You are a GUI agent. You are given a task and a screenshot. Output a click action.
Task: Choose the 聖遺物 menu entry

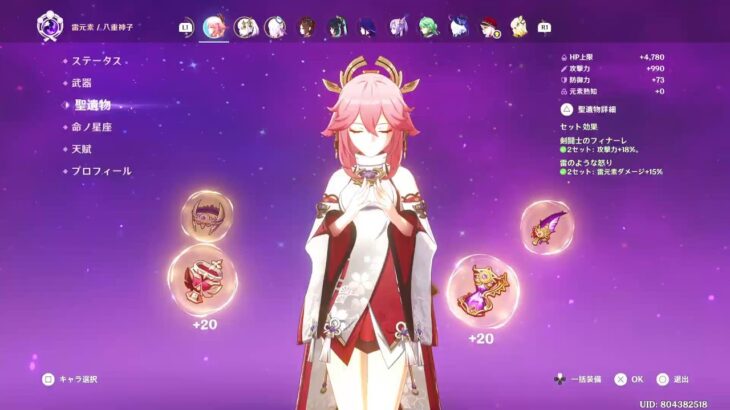click(x=92, y=104)
